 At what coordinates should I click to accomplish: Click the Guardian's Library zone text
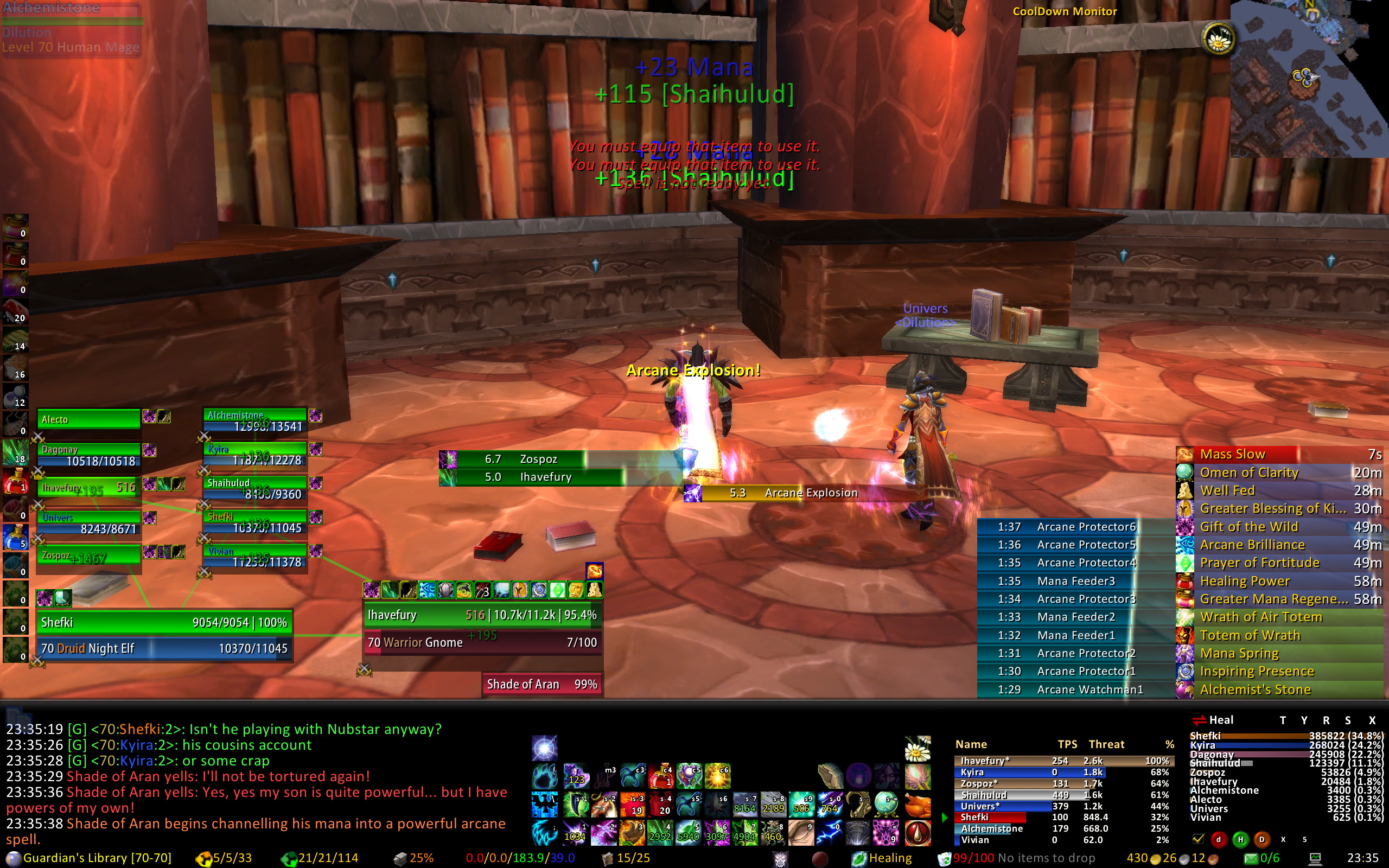(97, 858)
